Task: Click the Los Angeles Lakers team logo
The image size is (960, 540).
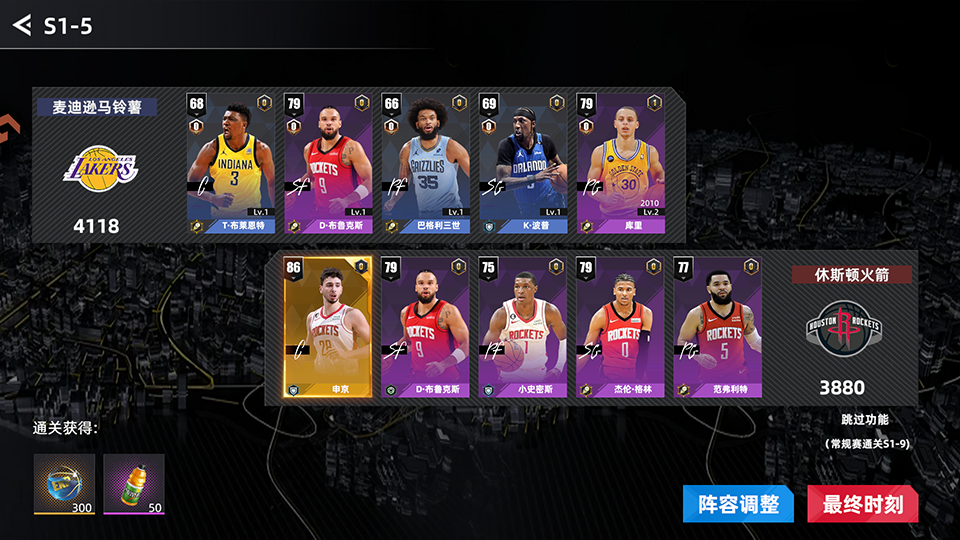Action: (x=100, y=167)
